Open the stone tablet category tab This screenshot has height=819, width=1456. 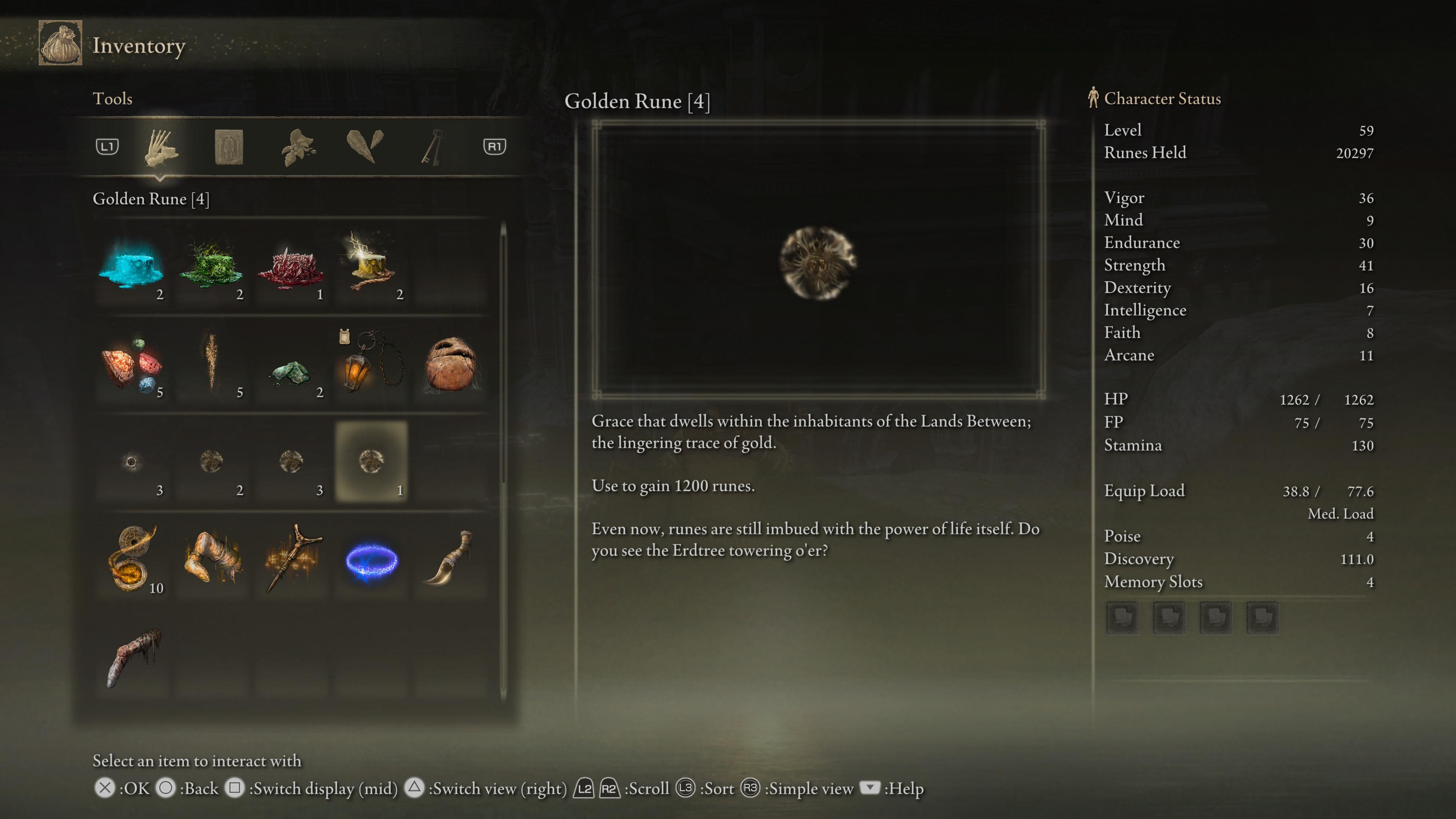tap(229, 147)
